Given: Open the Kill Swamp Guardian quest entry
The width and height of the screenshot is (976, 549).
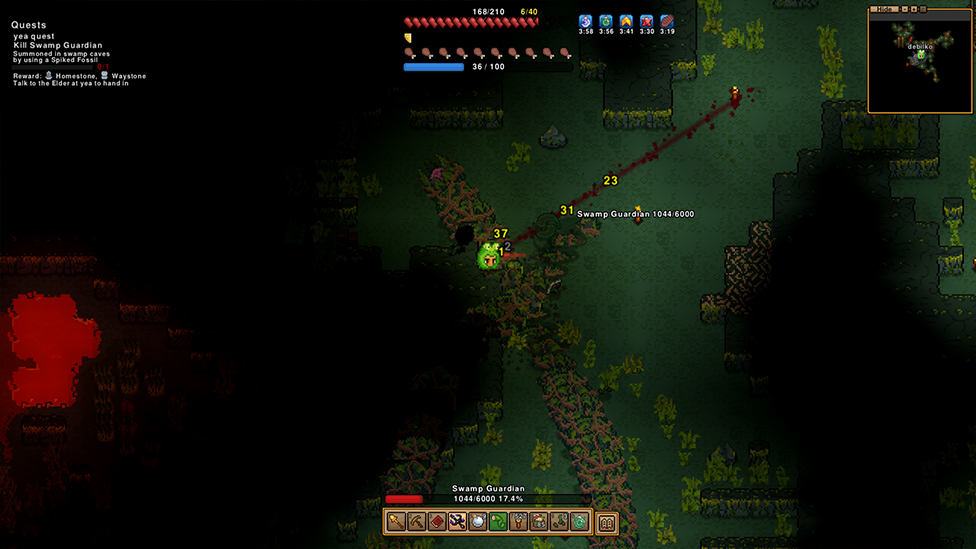Looking at the screenshot, I should point(58,46).
